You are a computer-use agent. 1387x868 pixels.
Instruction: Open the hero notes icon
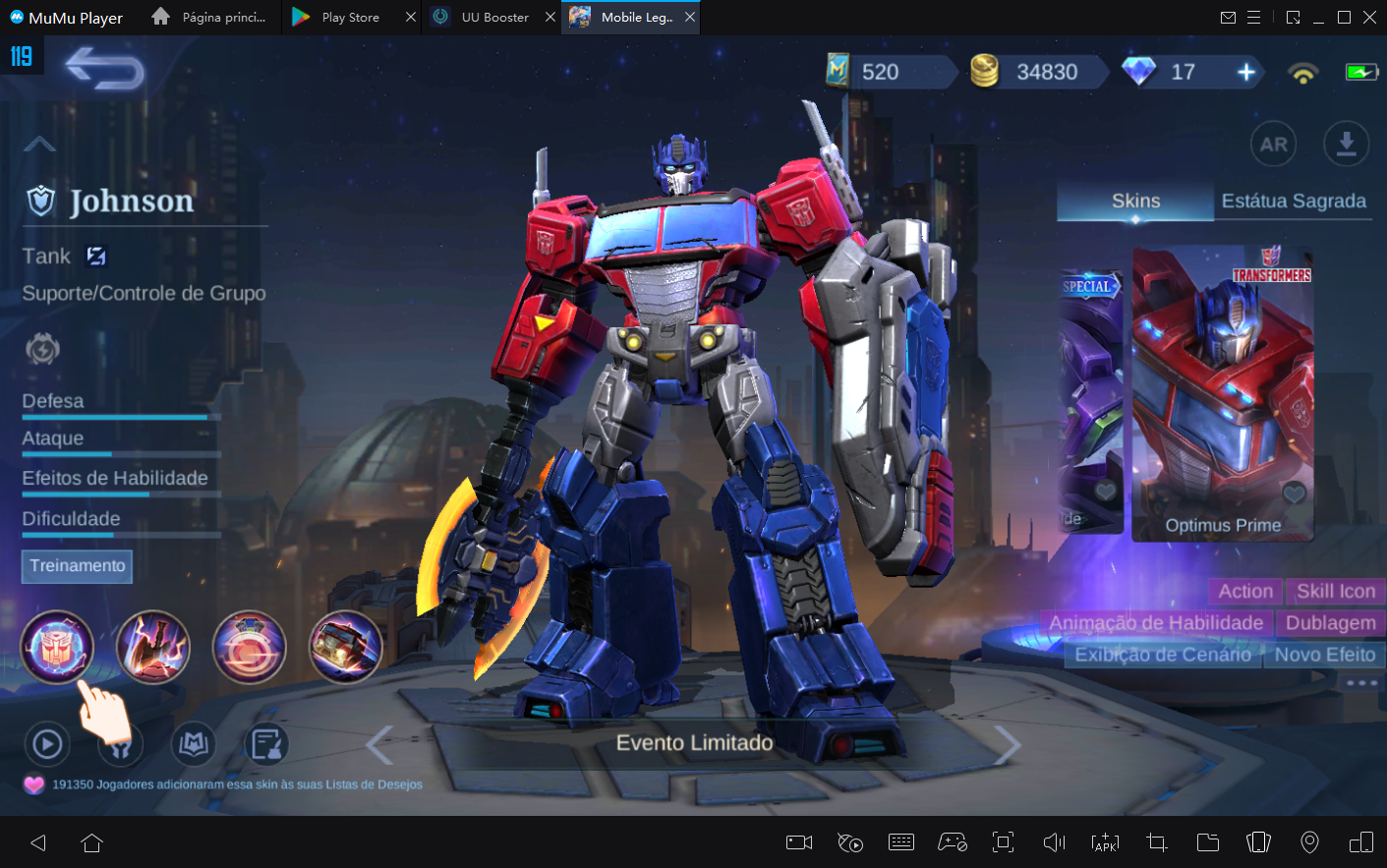pos(265,744)
